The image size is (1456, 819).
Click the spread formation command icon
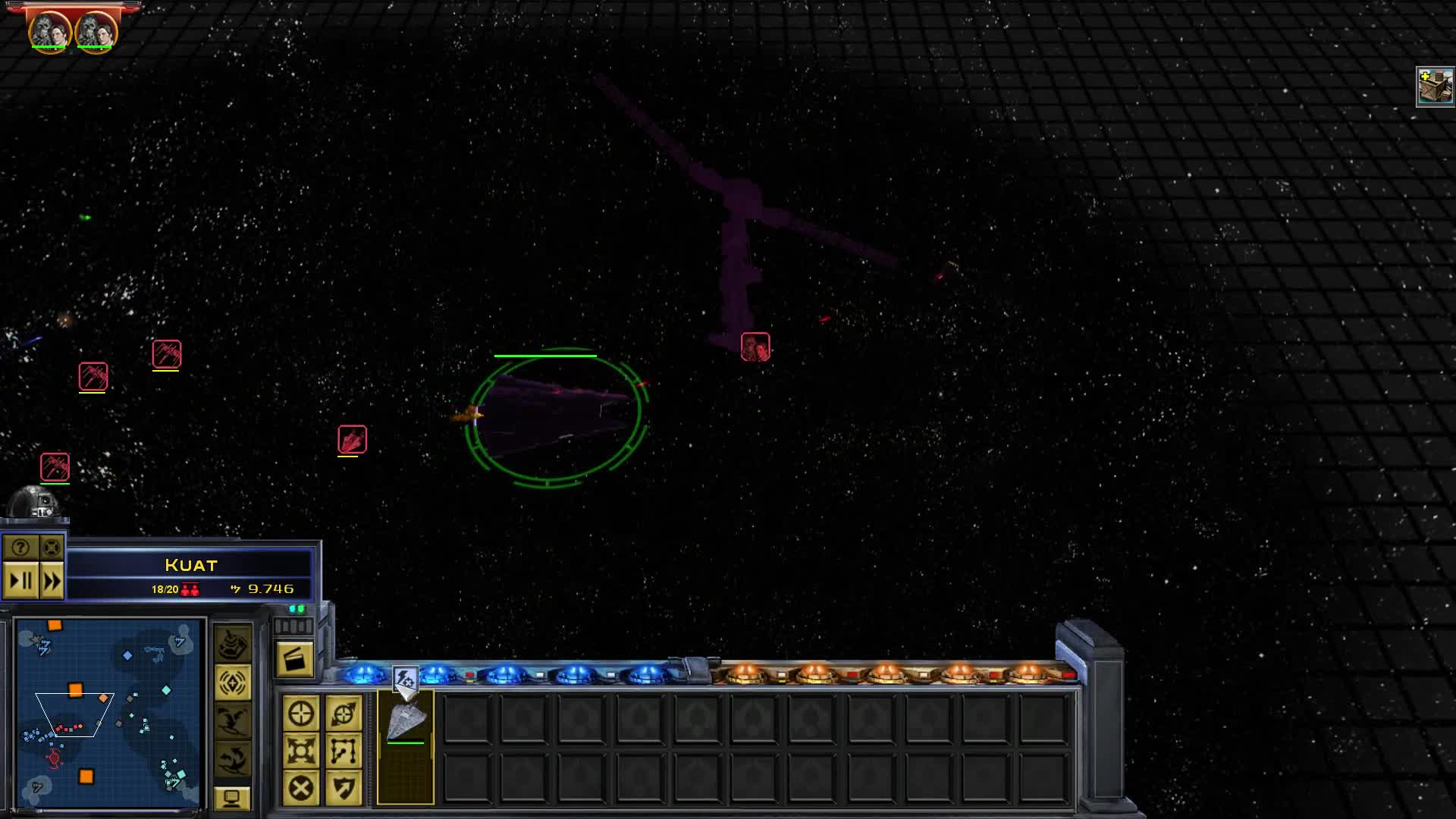[x=302, y=751]
